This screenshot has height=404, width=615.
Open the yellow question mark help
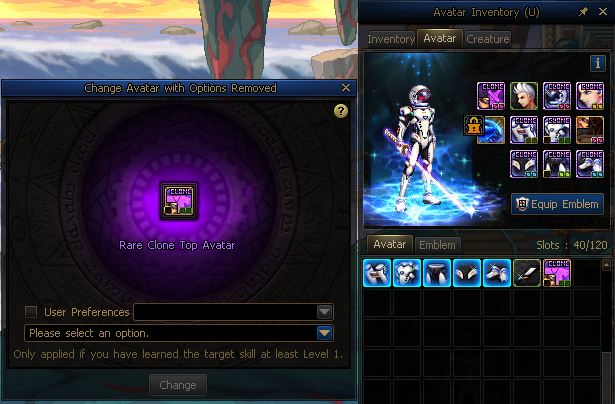[340, 111]
